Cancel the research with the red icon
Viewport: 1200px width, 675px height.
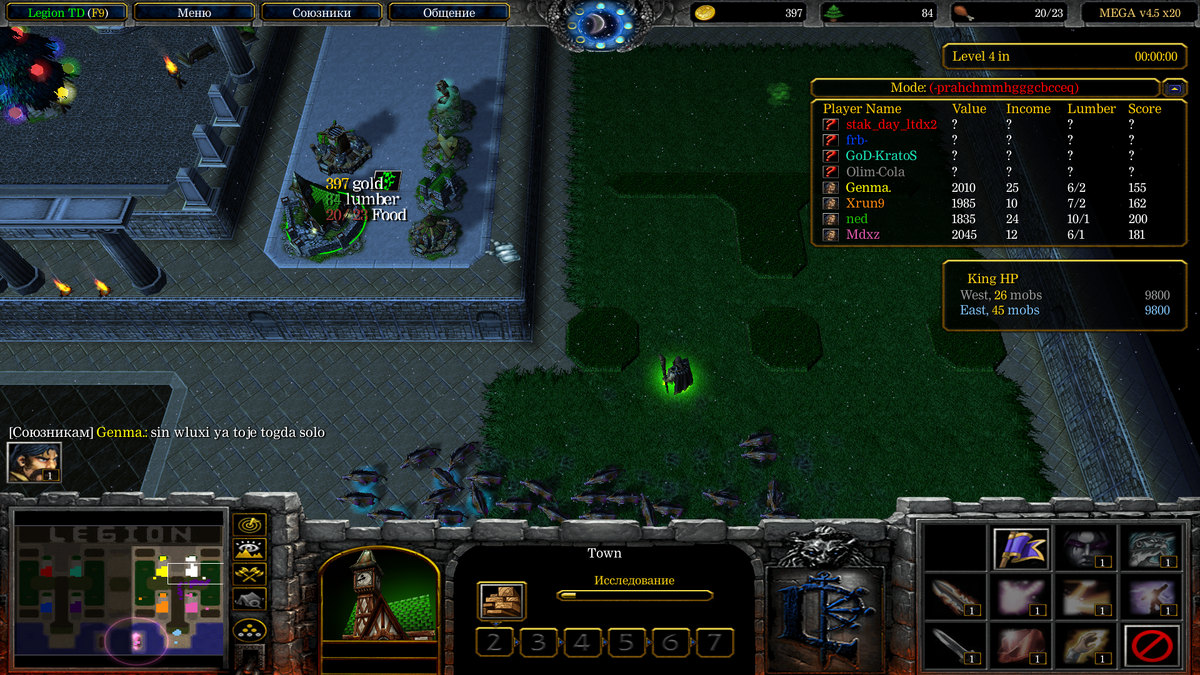point(1151,645)
